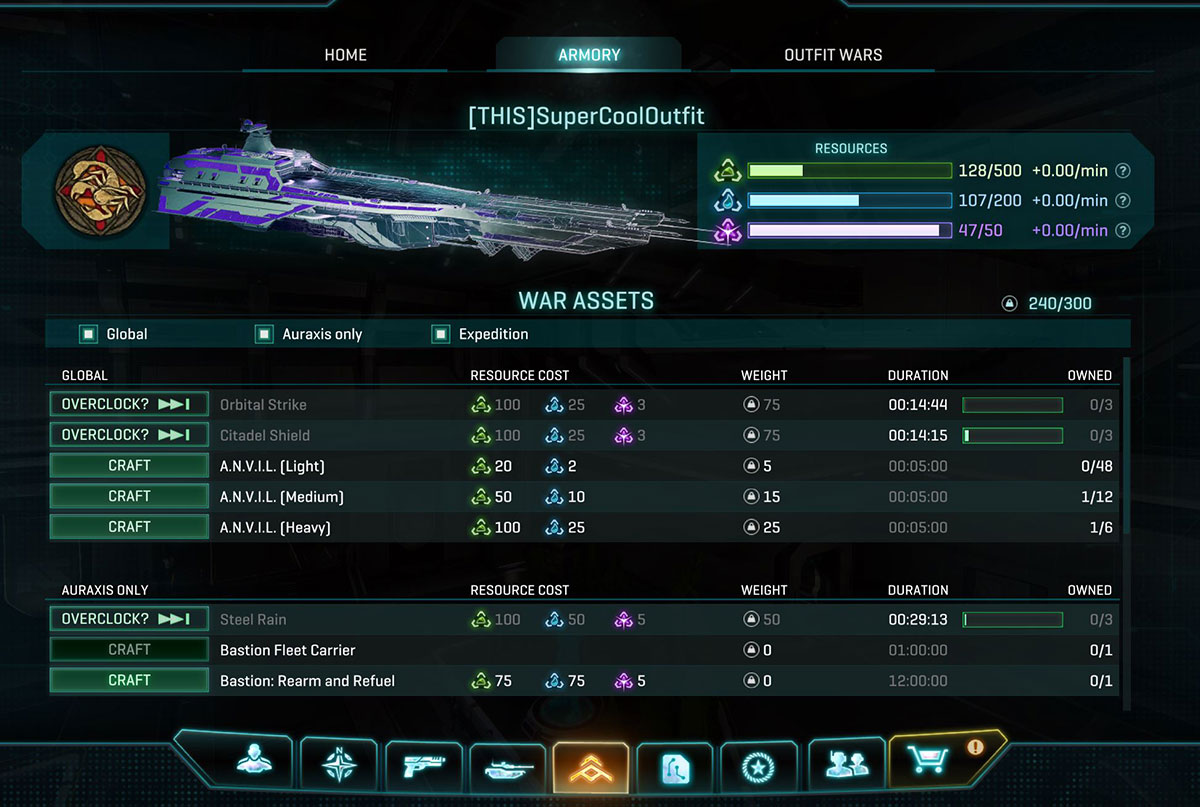Open the pistol loadout icon
This screenshot has width=1200, height=807.
click(422, 765)
